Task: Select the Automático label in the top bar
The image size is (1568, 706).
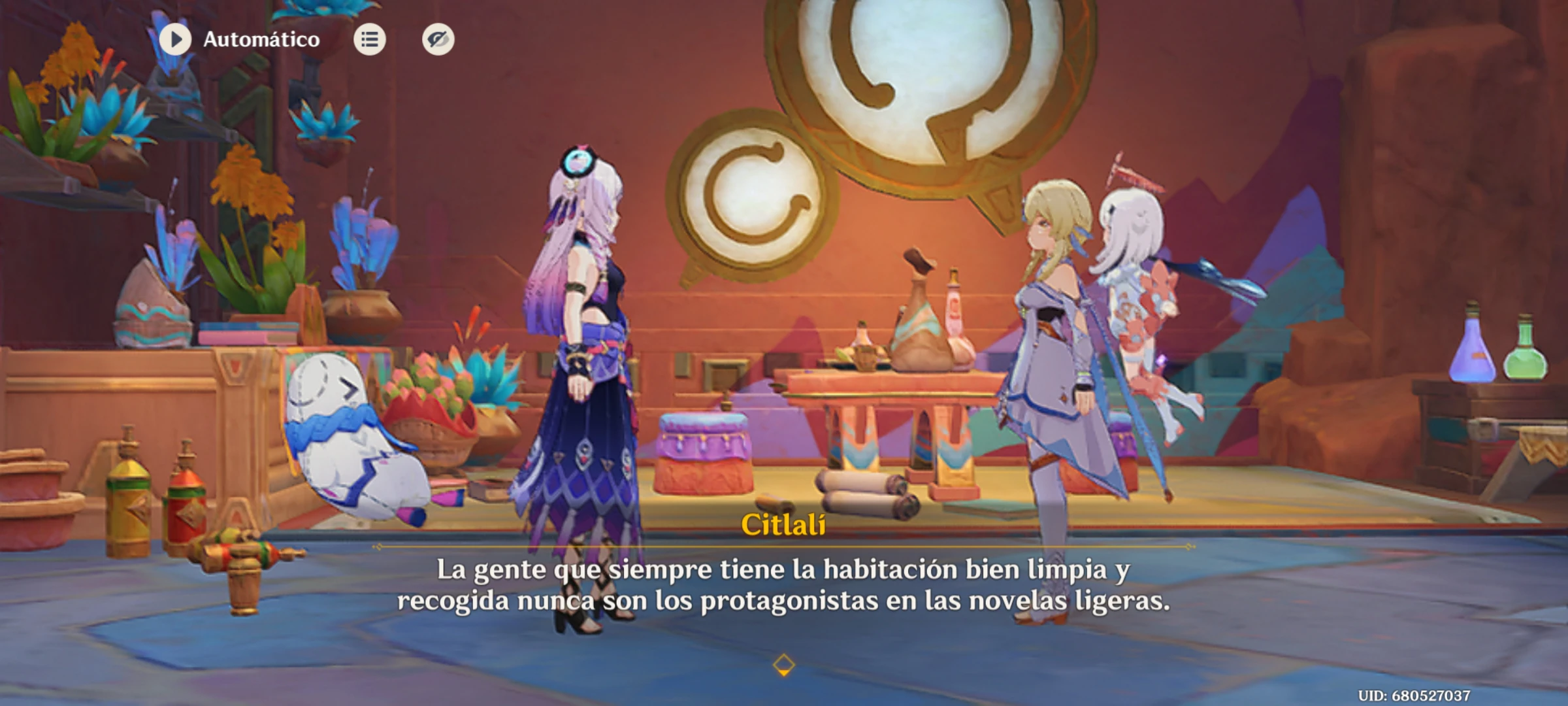Action: point(261,39)
